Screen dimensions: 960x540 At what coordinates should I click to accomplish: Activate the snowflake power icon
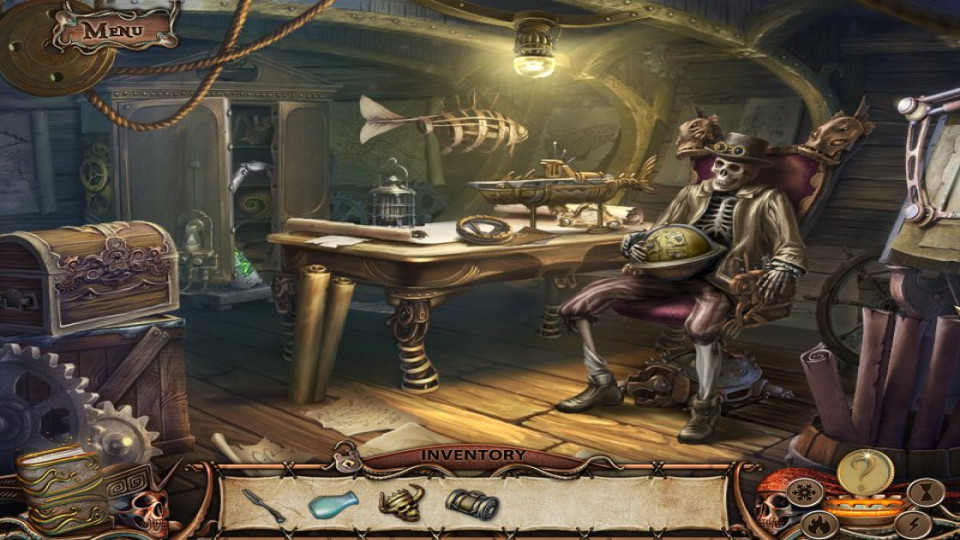point(805,492)
